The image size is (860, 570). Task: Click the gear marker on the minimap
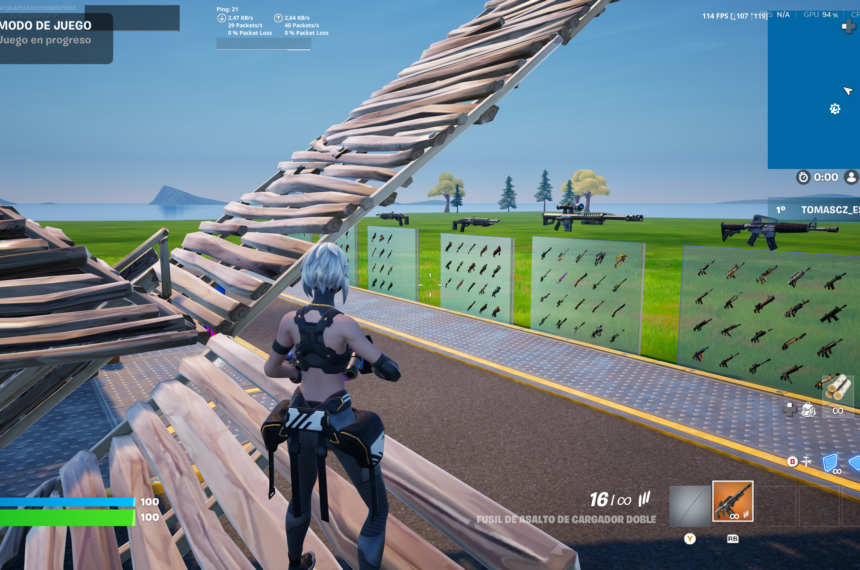pyautogui.click(x=835, y=109)
